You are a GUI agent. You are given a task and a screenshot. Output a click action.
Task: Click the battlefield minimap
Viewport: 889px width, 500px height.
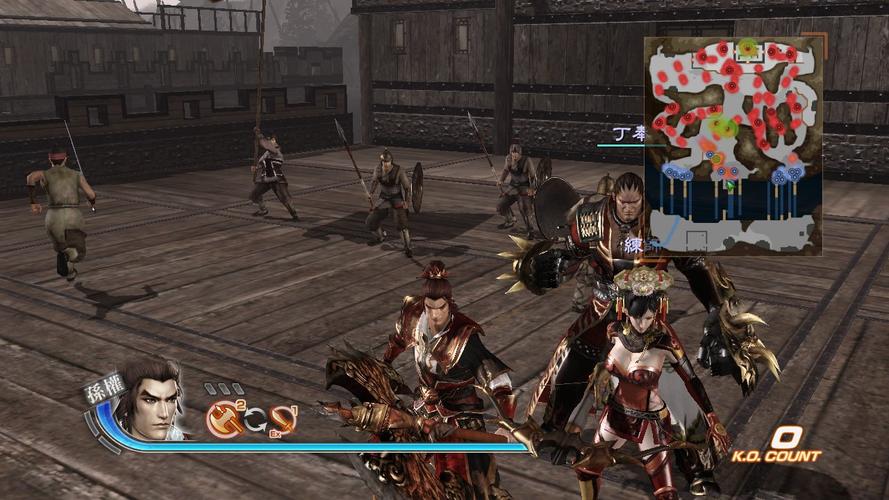733,146
